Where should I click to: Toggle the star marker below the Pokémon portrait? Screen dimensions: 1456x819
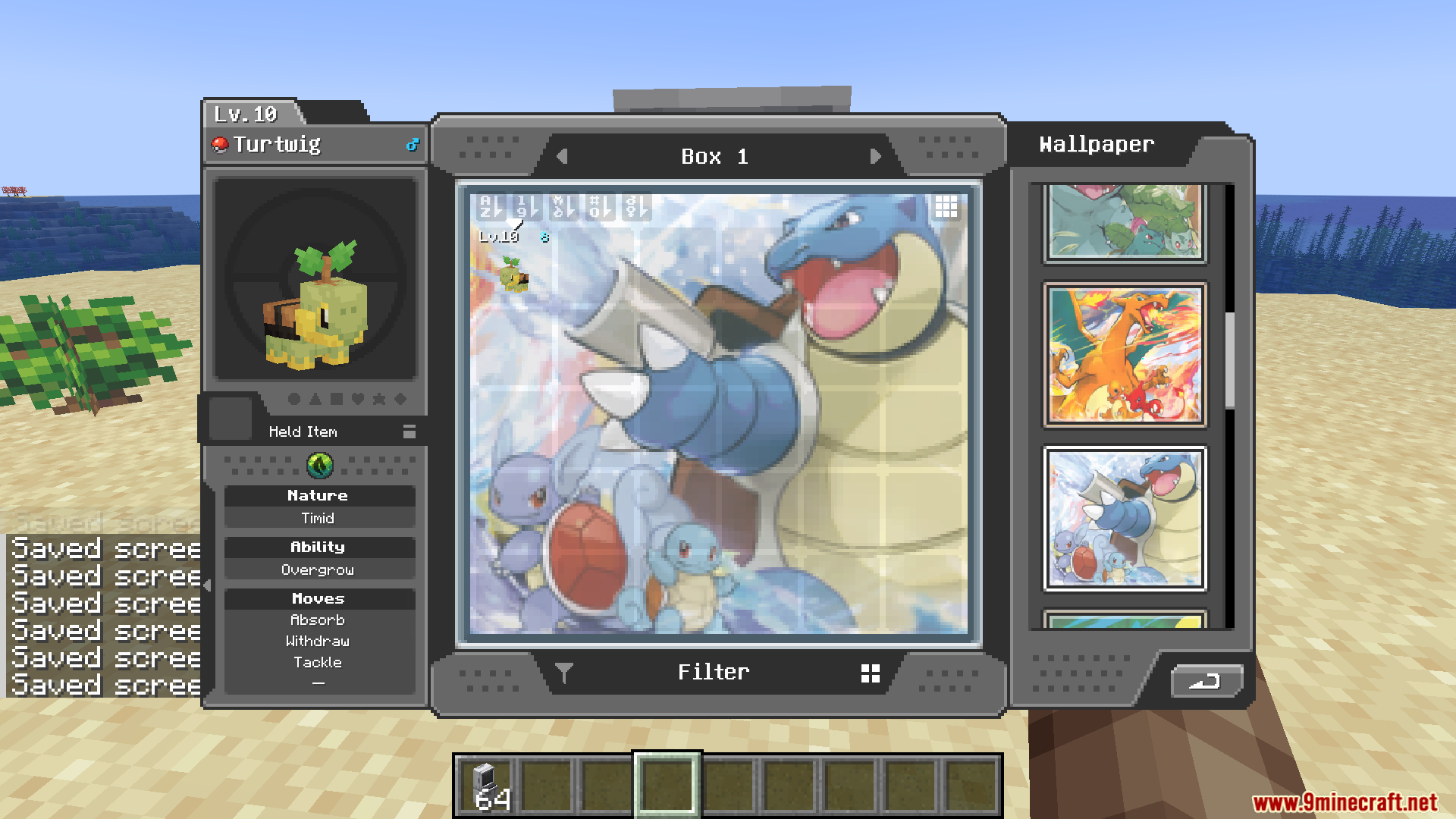click(x=379, y=399)
